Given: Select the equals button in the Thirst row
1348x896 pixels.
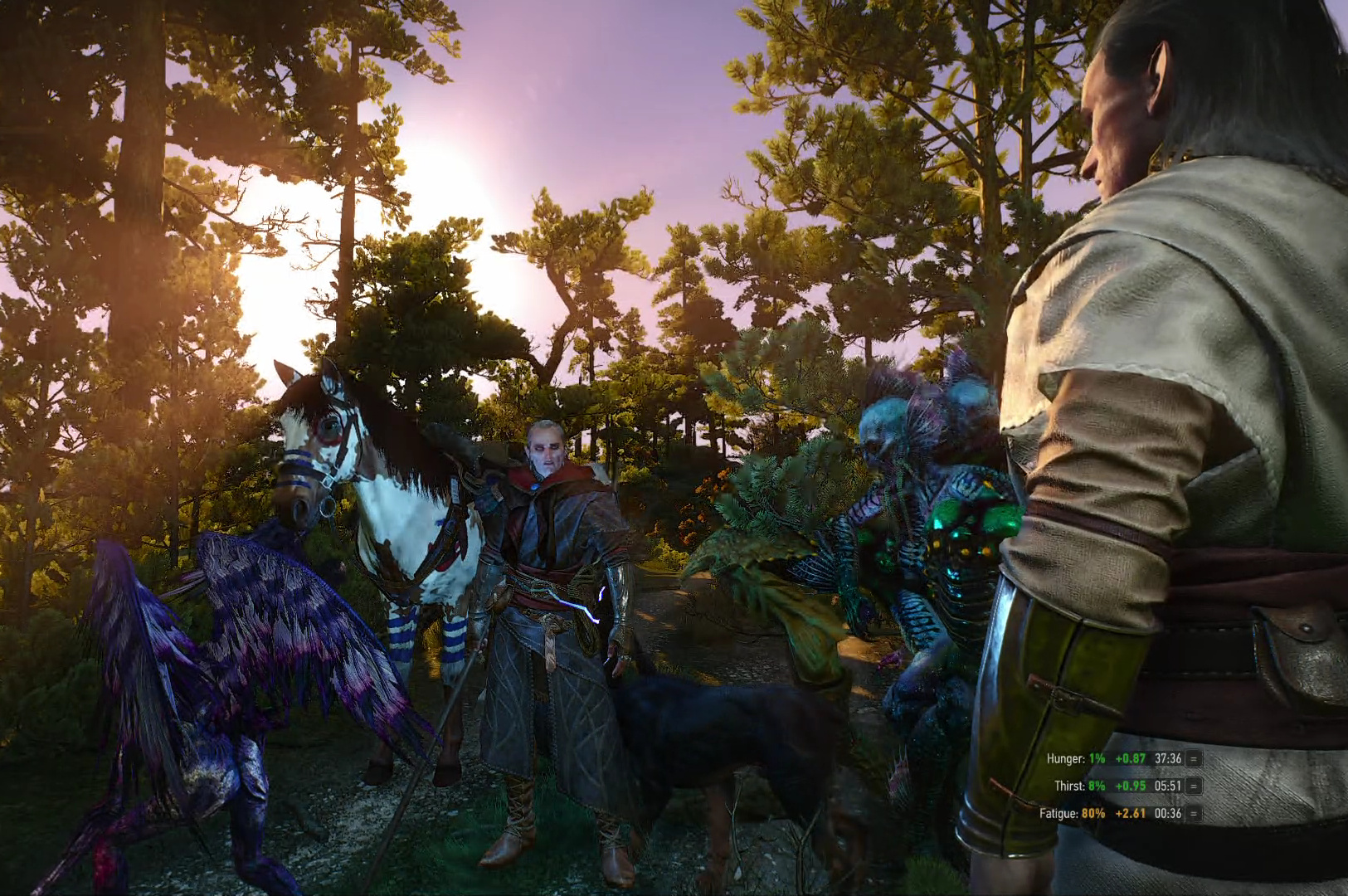Looking at the screenshot, I should pos(1195,786).
